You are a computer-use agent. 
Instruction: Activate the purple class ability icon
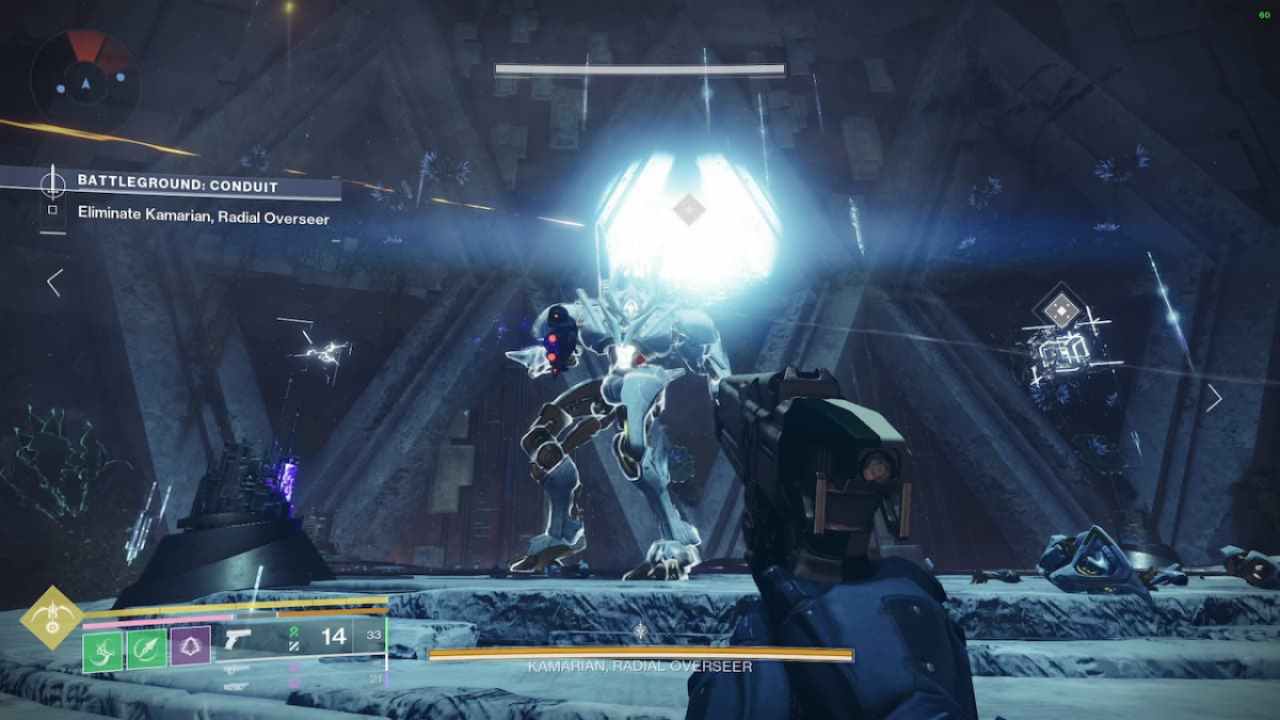click(x=190, y=645)
